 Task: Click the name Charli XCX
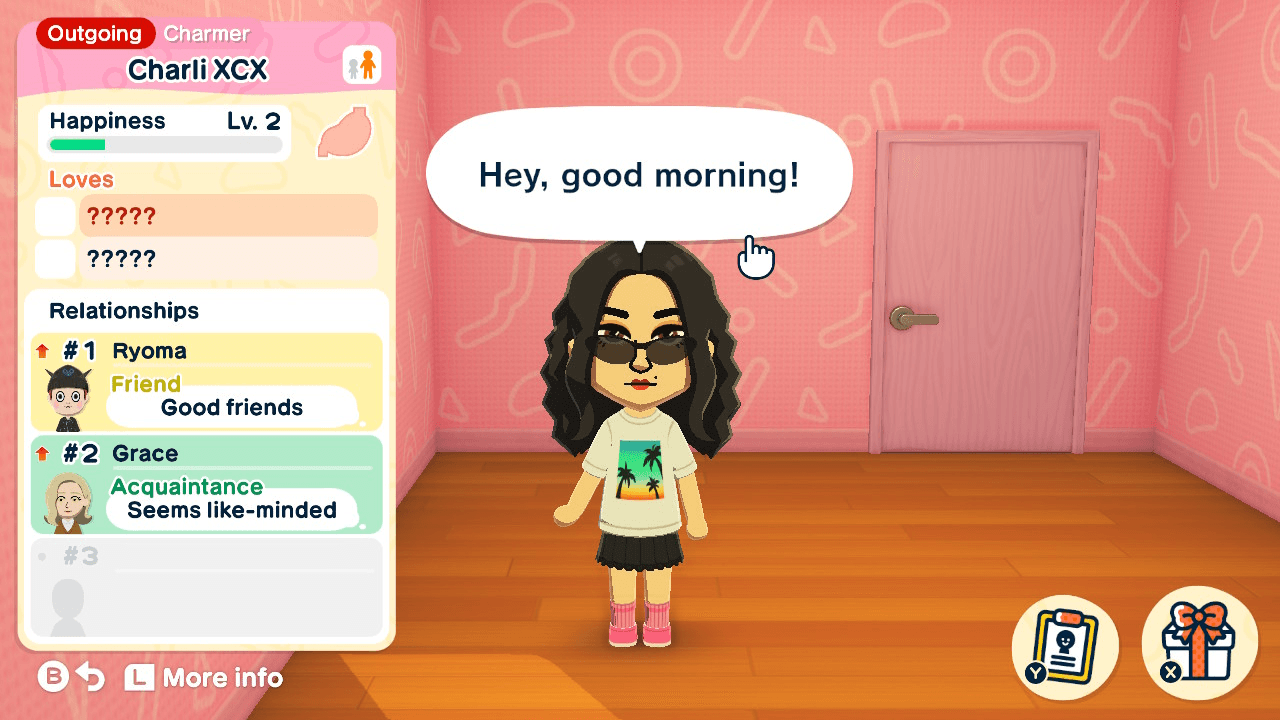[199, 69]
